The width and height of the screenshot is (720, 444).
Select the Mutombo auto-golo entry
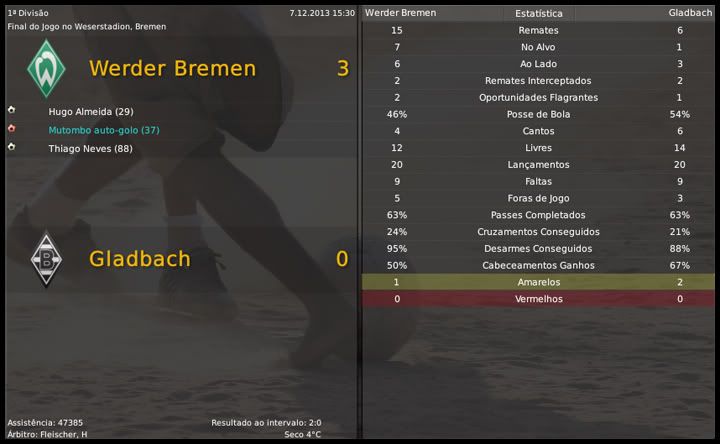click(x=103, y=130)
